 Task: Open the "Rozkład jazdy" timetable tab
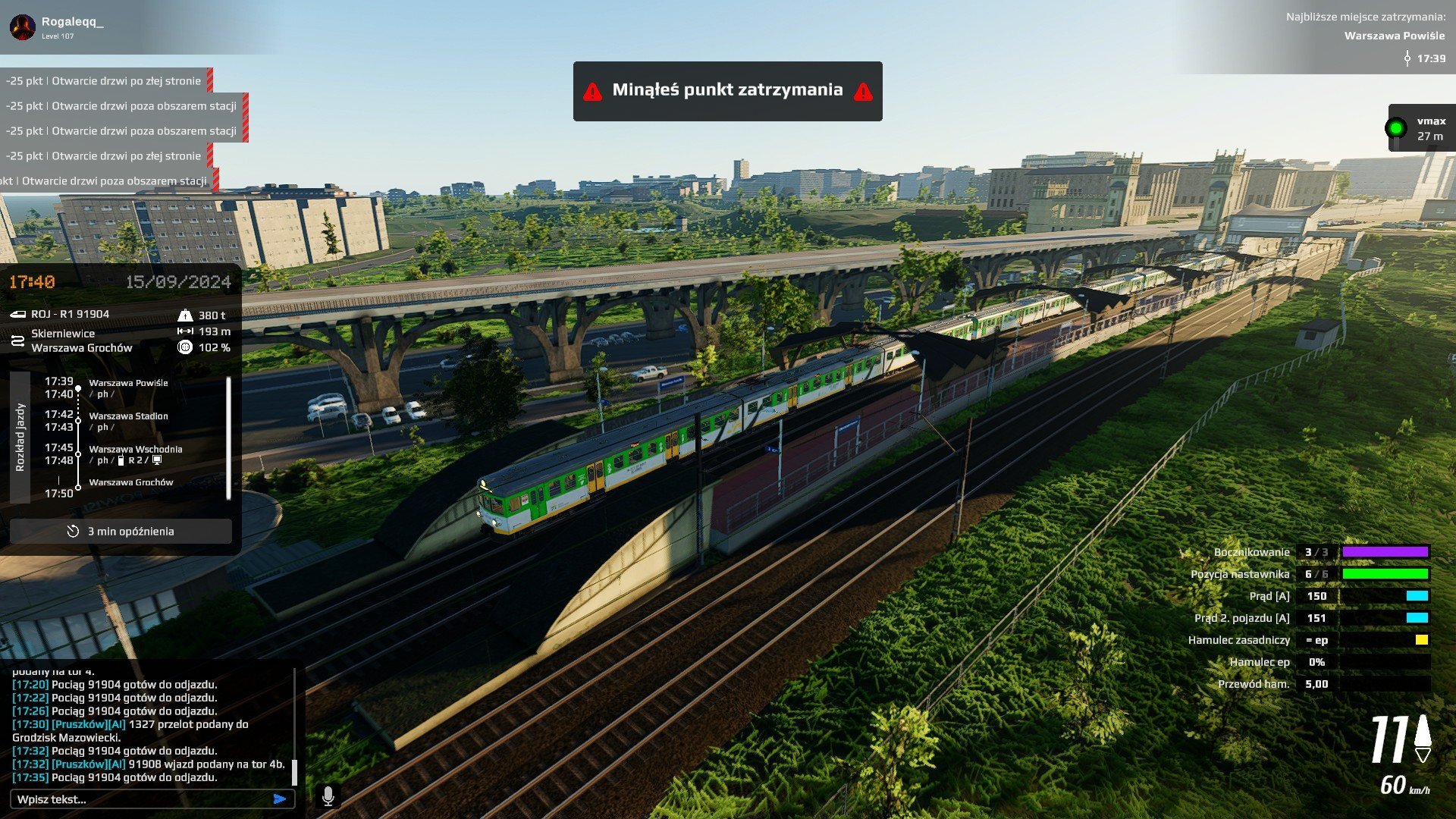tap(20, 437)
